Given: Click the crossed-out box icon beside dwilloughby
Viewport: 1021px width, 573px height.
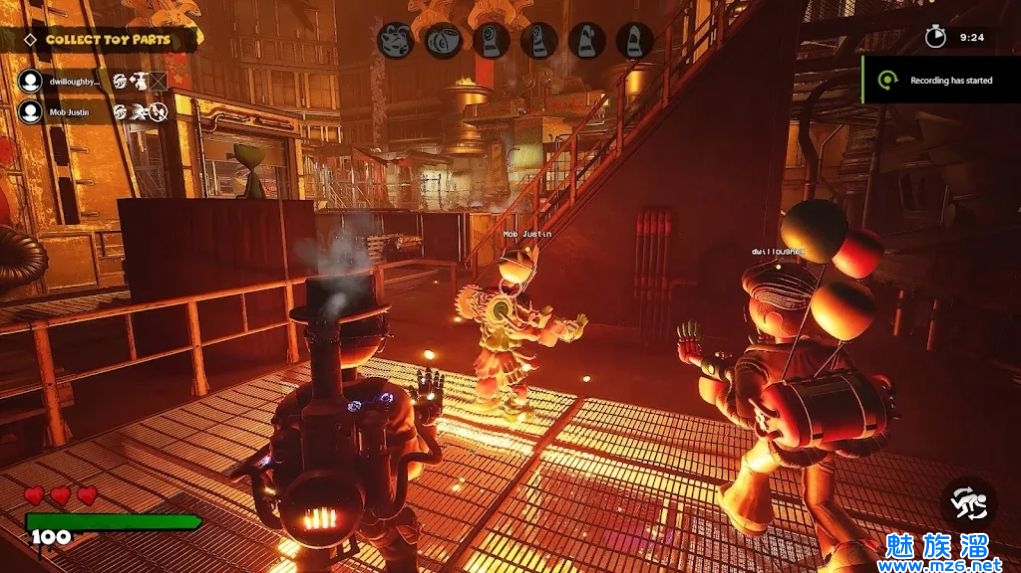Looking at the screenshot, I should (x=158, y=80).
